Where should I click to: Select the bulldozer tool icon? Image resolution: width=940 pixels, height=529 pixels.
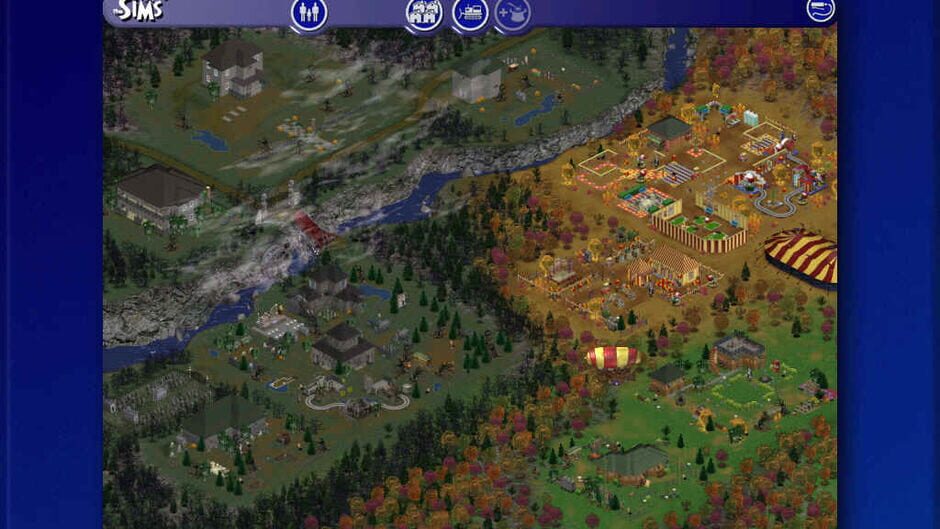coord(470,13)
